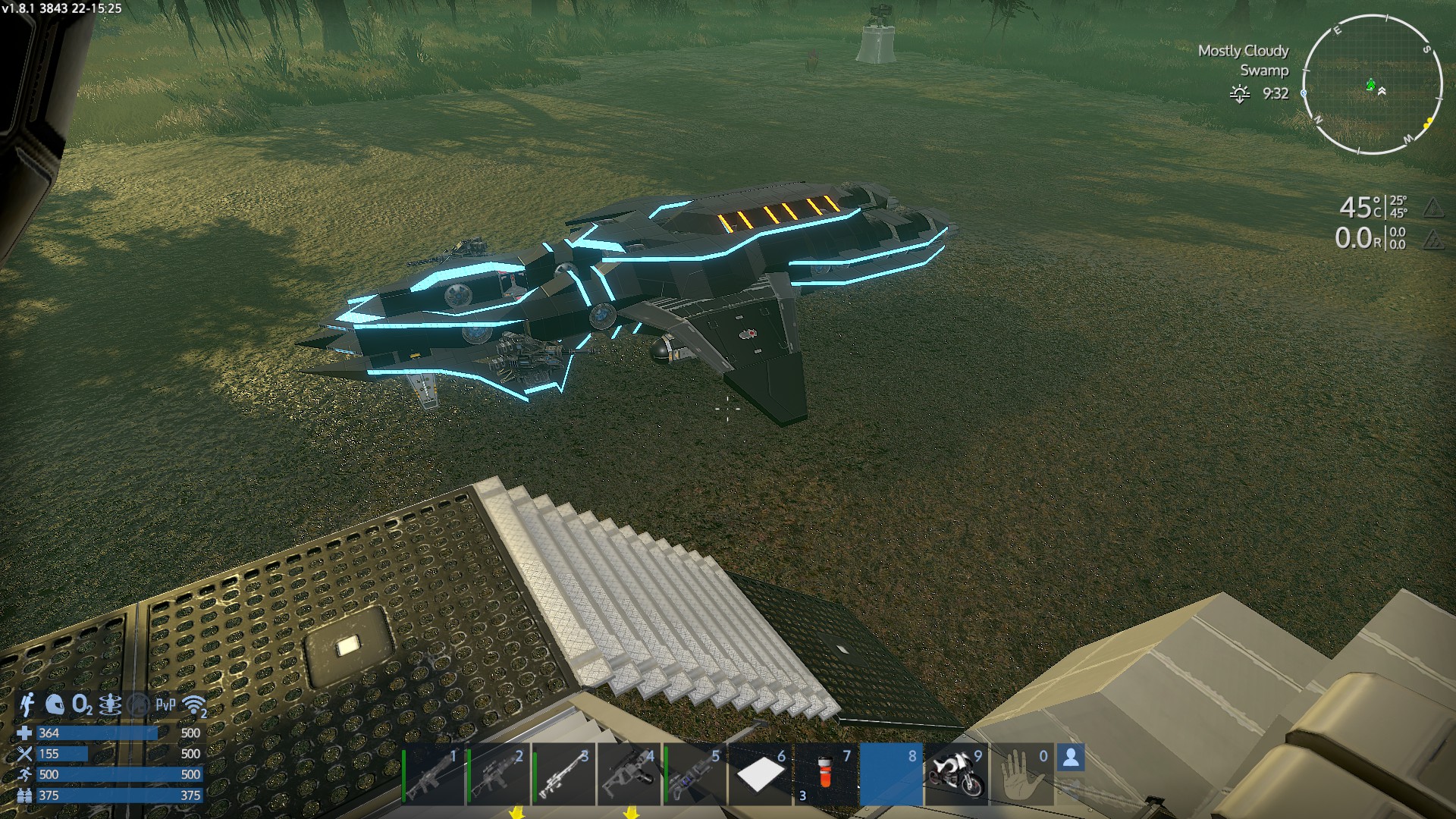Click the PvP status indicator

click(165, 705)
